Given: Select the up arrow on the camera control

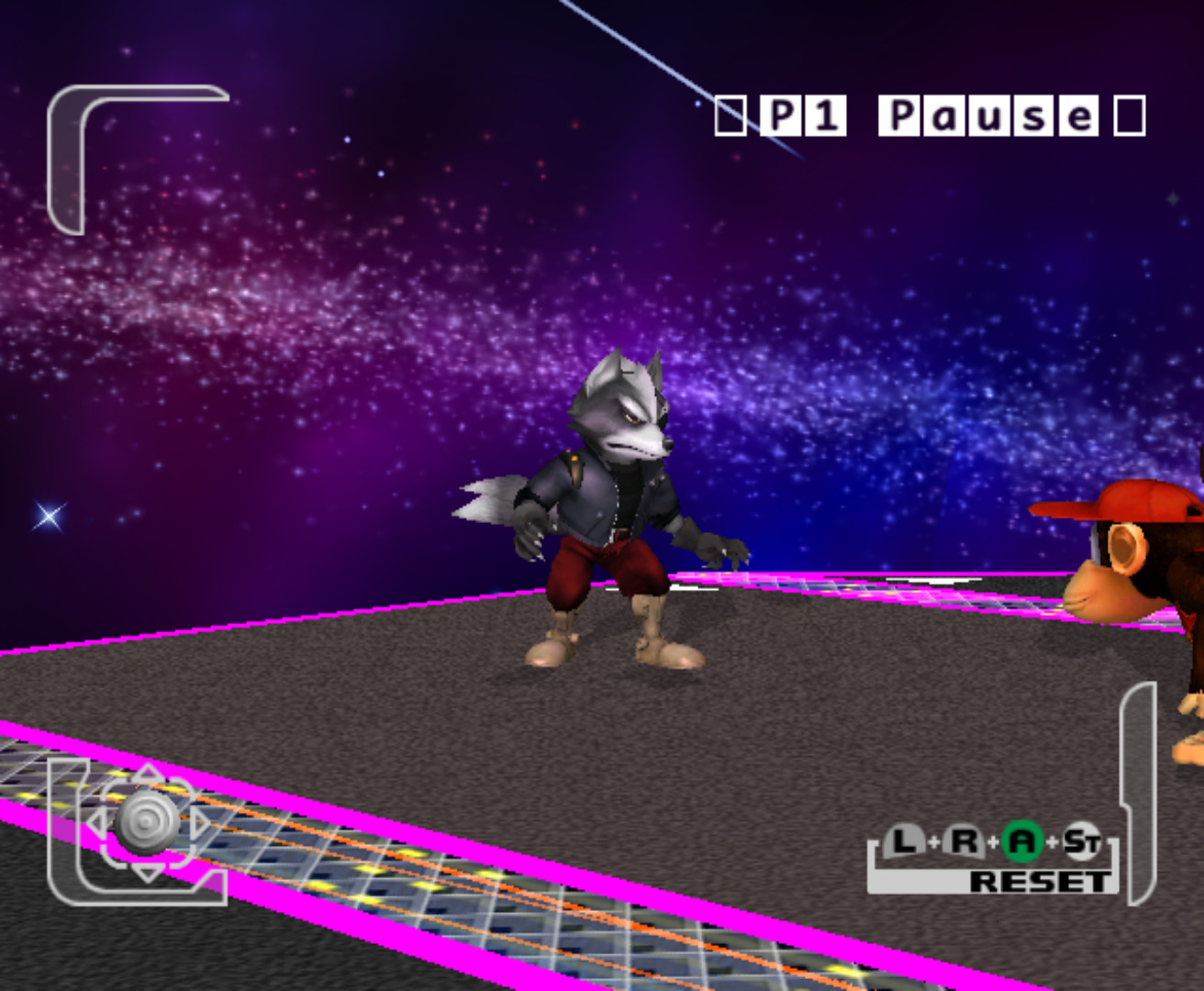Looking at the screenshot, I should (x=146, y=772).
